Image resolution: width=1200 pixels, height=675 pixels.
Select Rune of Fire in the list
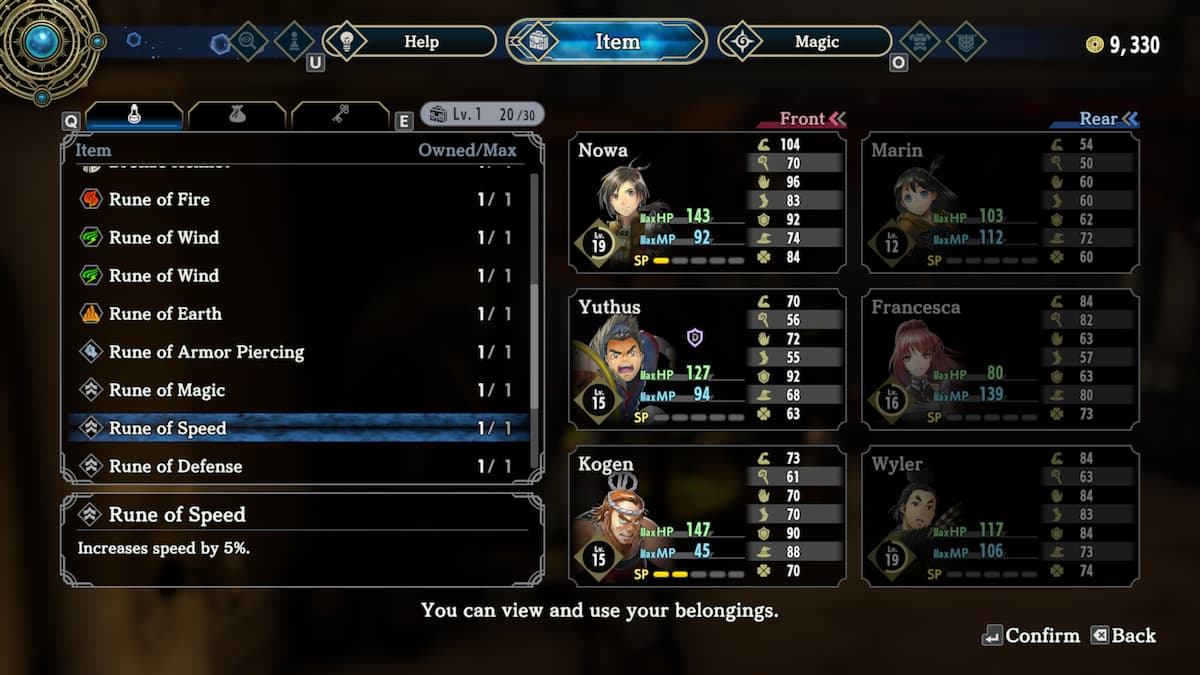(x=296, y=199)
